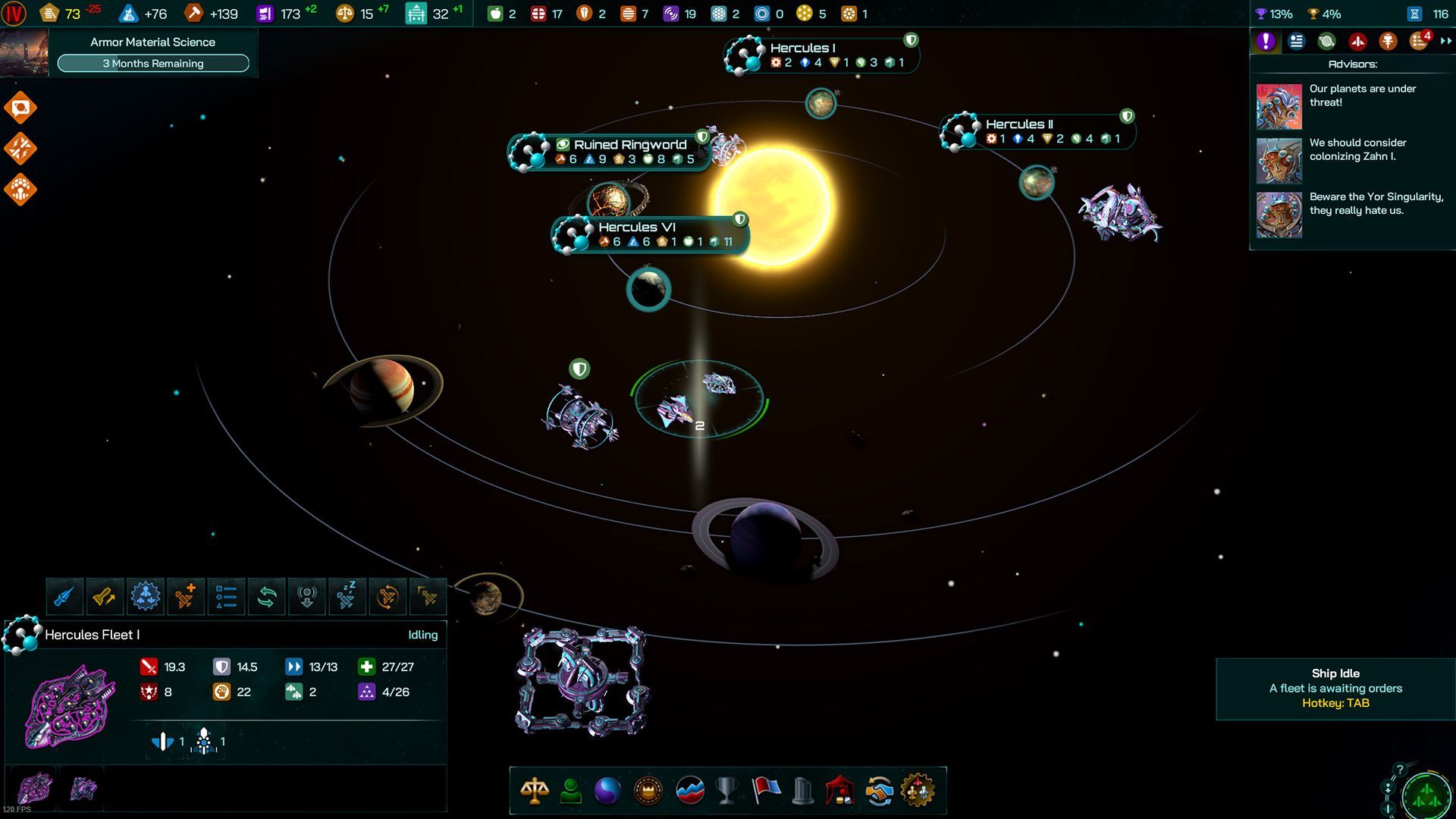Open the red and blue flag menu
Viewport: 1456px width, 819px height.
coord(765,791)
